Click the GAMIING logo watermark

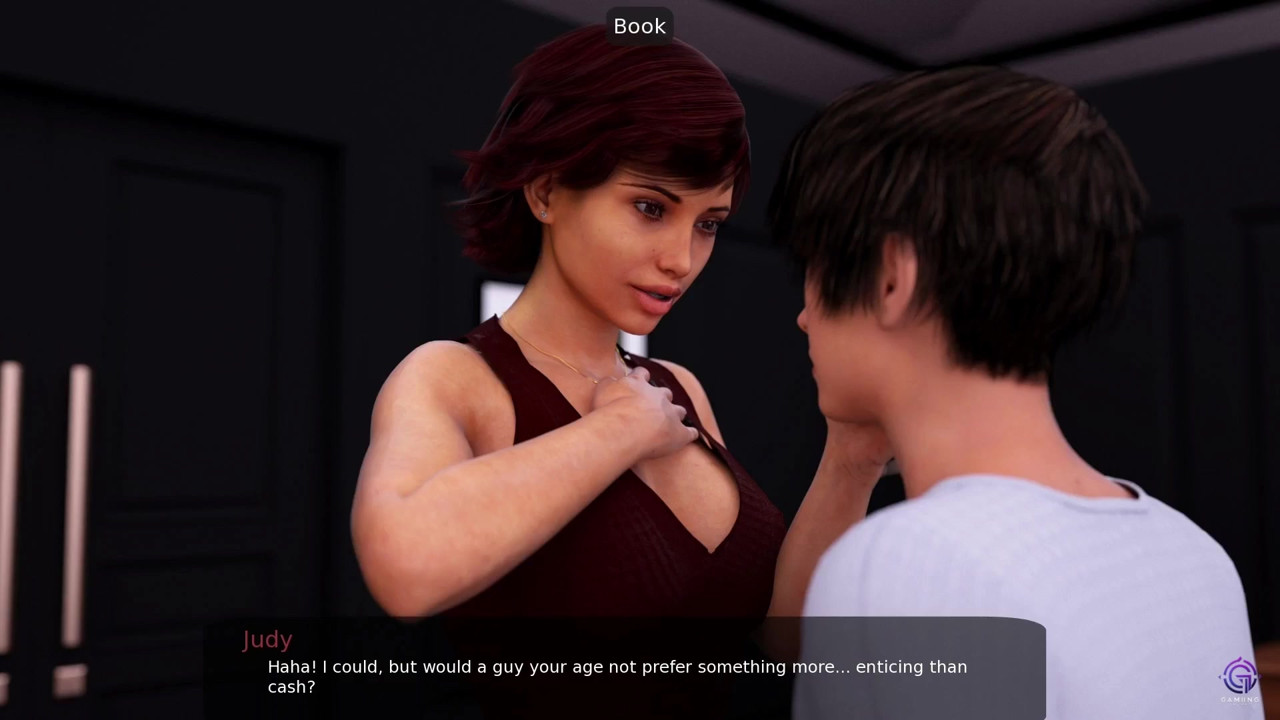(1240, 680)
